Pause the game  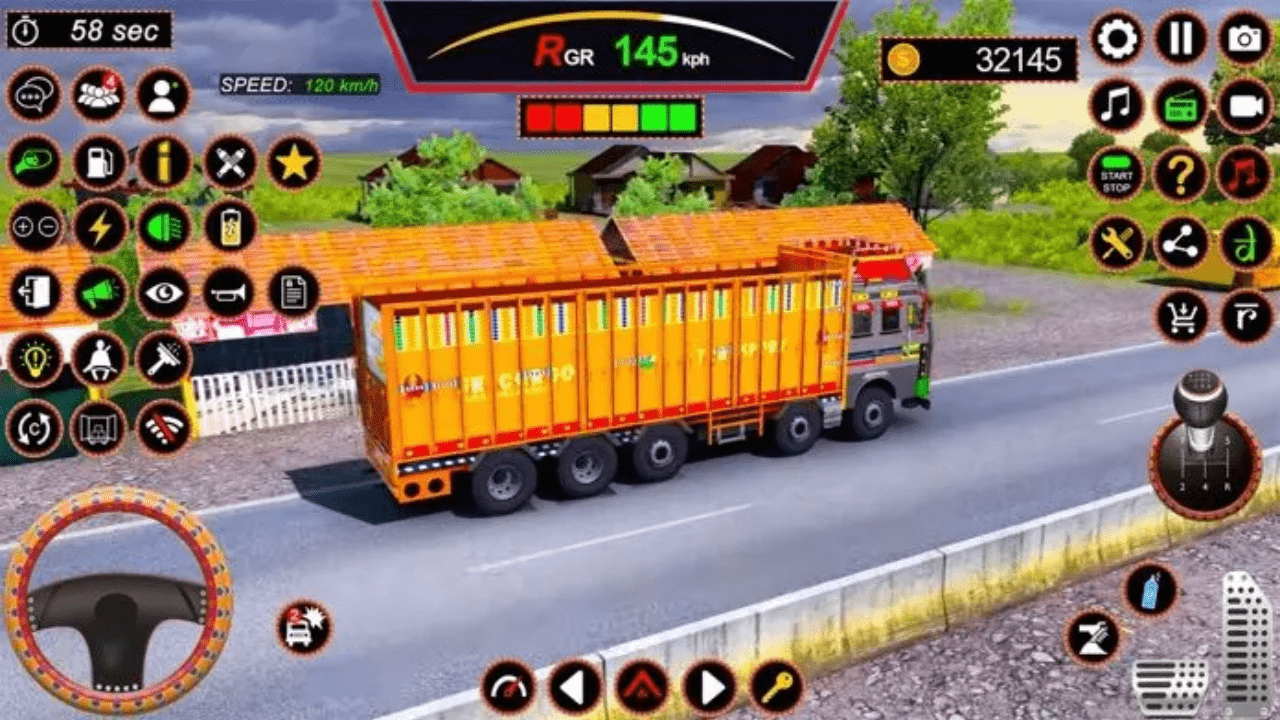click(x=1181, y=38)
